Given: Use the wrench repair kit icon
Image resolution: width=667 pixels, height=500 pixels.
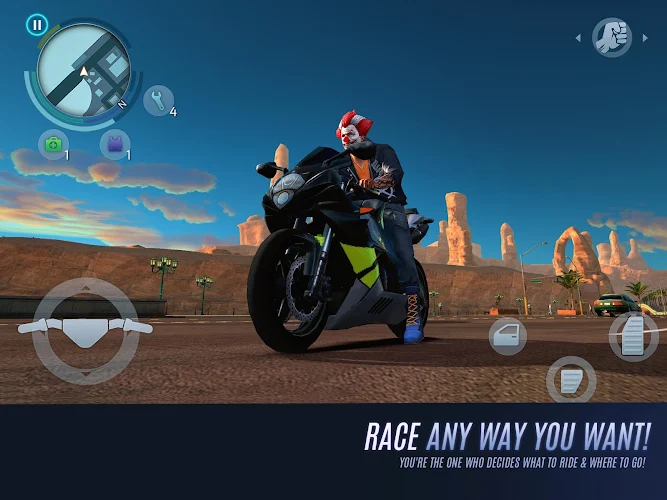Looking at the screenshot, I should [158, 99].
